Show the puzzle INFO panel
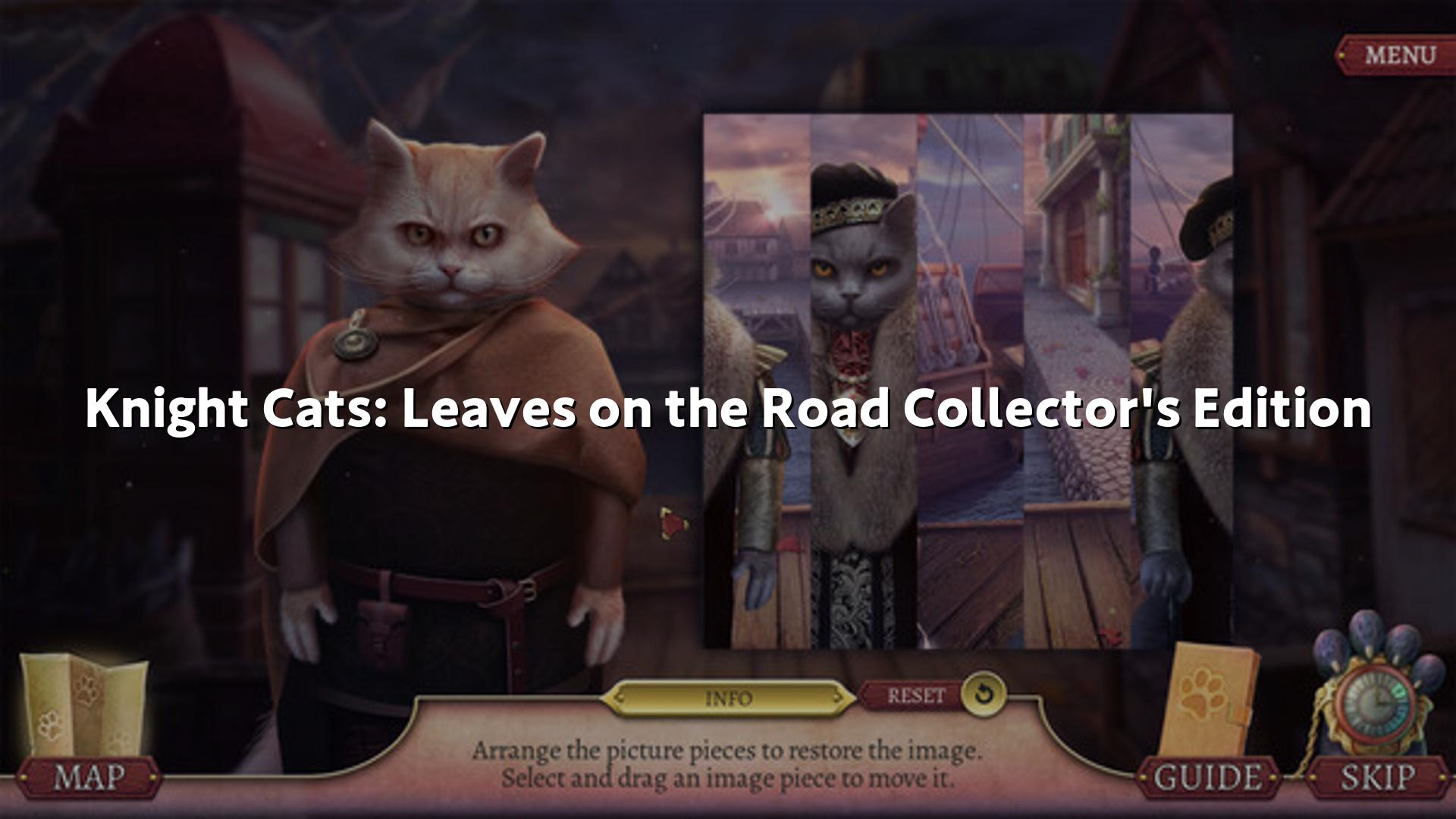1456x819 pixels. [728, 698]
